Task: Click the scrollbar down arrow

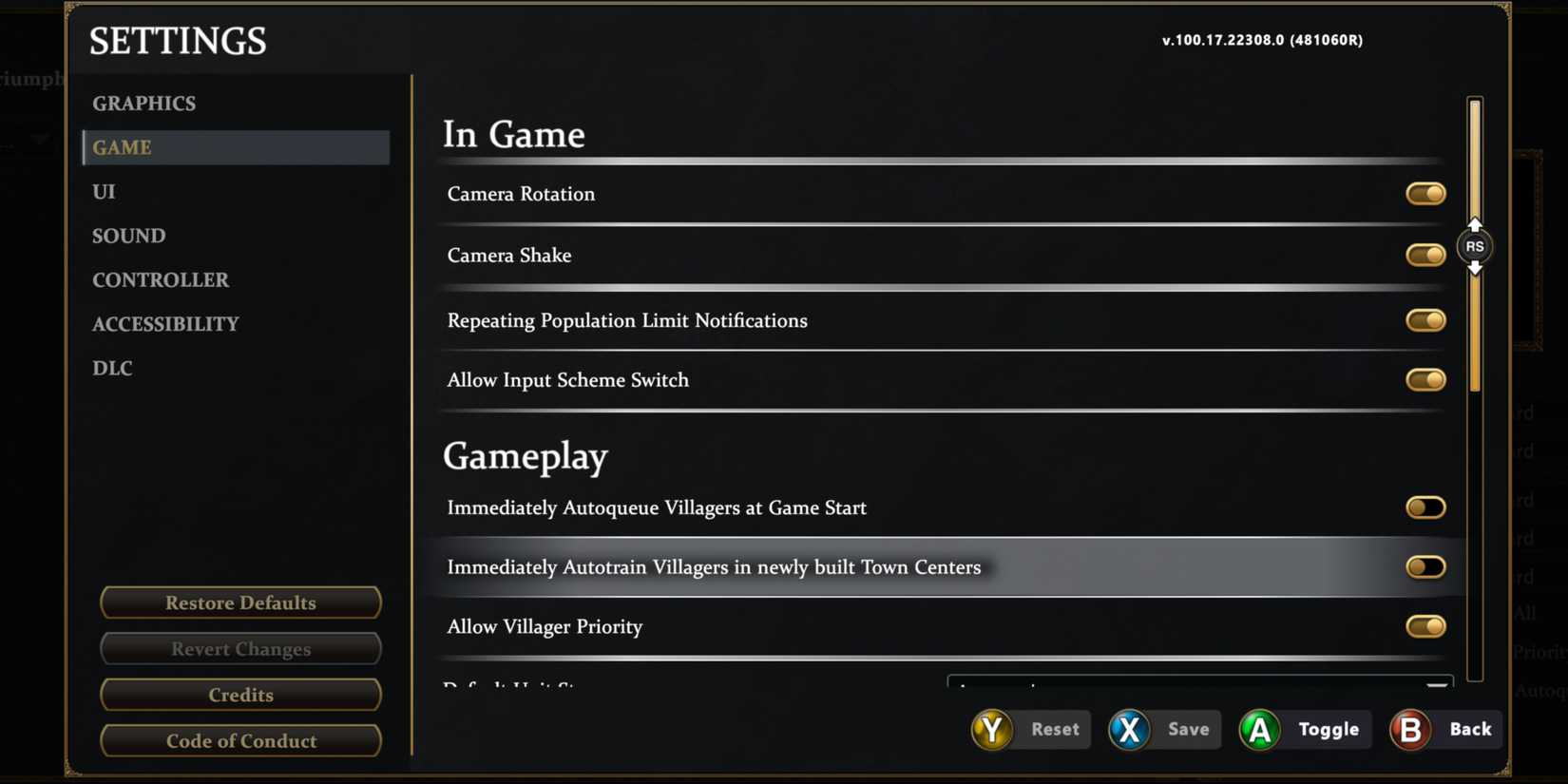Action: 1475,269
